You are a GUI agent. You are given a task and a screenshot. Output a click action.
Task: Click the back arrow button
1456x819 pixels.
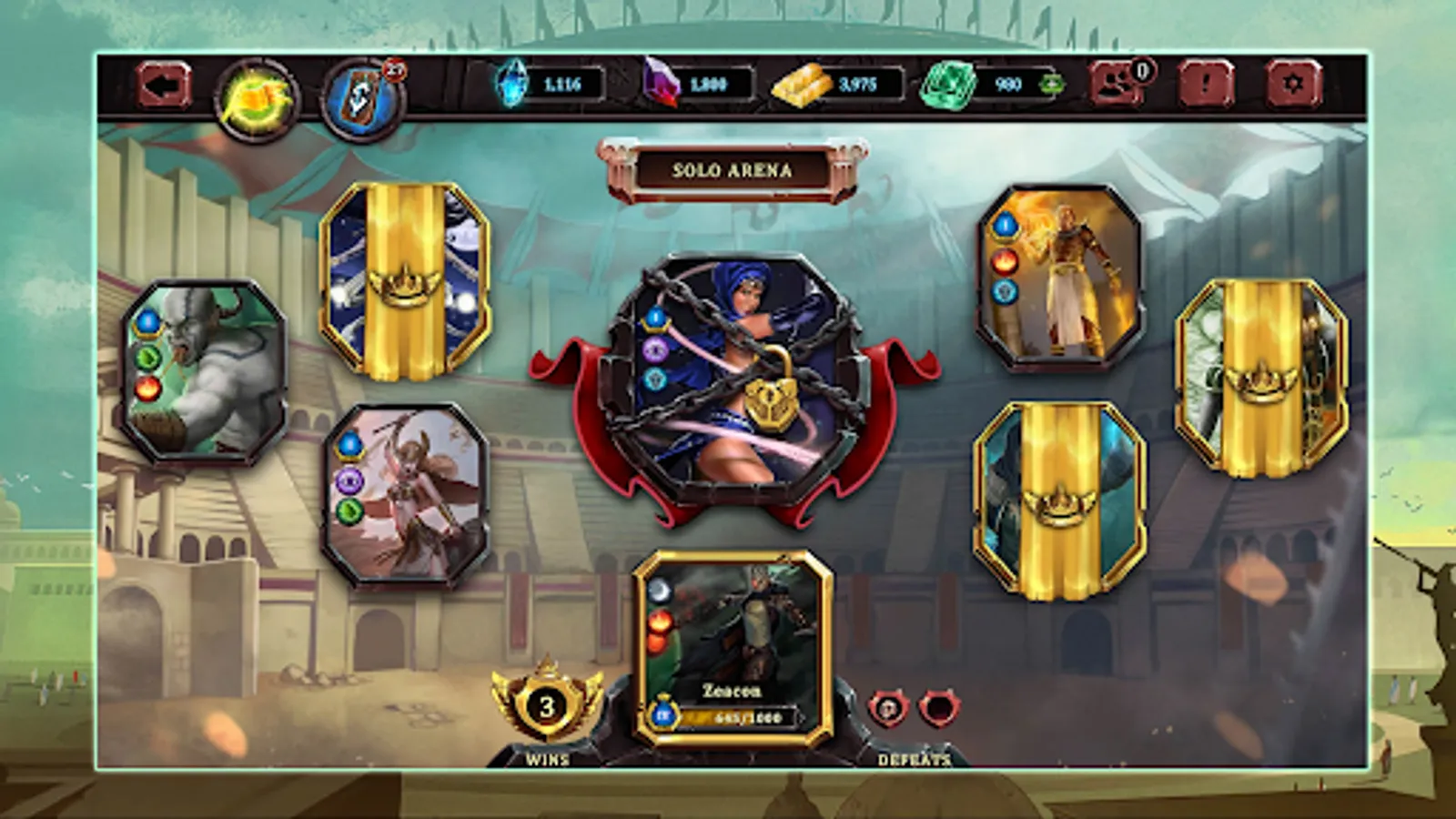click(162, 86)
